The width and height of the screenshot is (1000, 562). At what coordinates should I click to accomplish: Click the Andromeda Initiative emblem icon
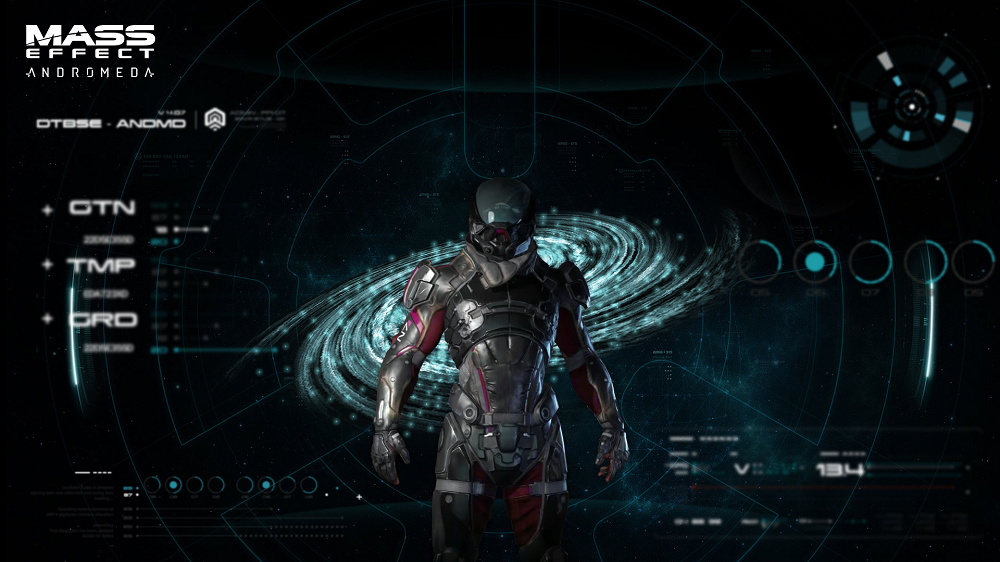coord(214,120)
